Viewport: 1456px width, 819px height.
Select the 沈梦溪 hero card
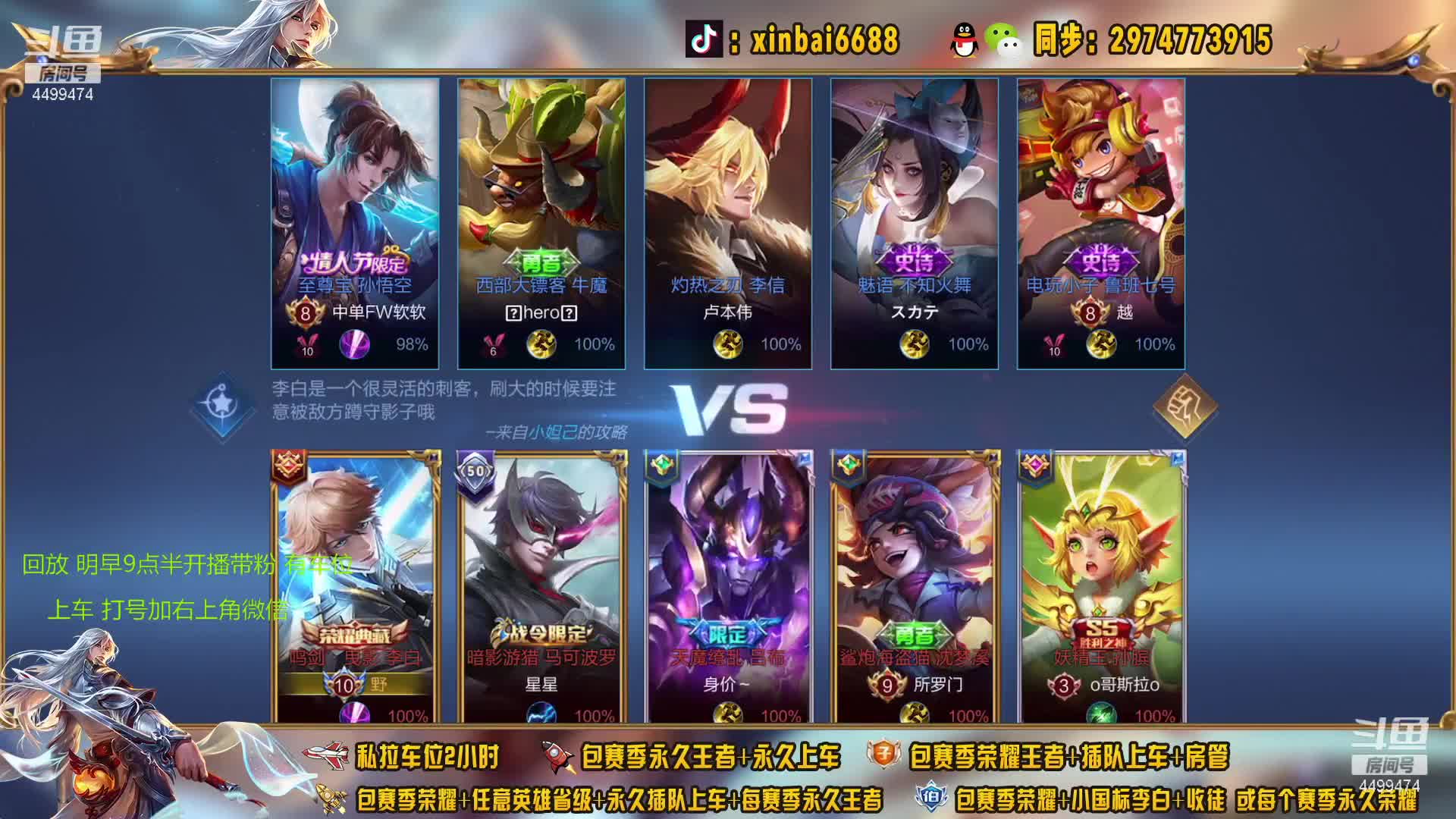[x=915, y=585]
